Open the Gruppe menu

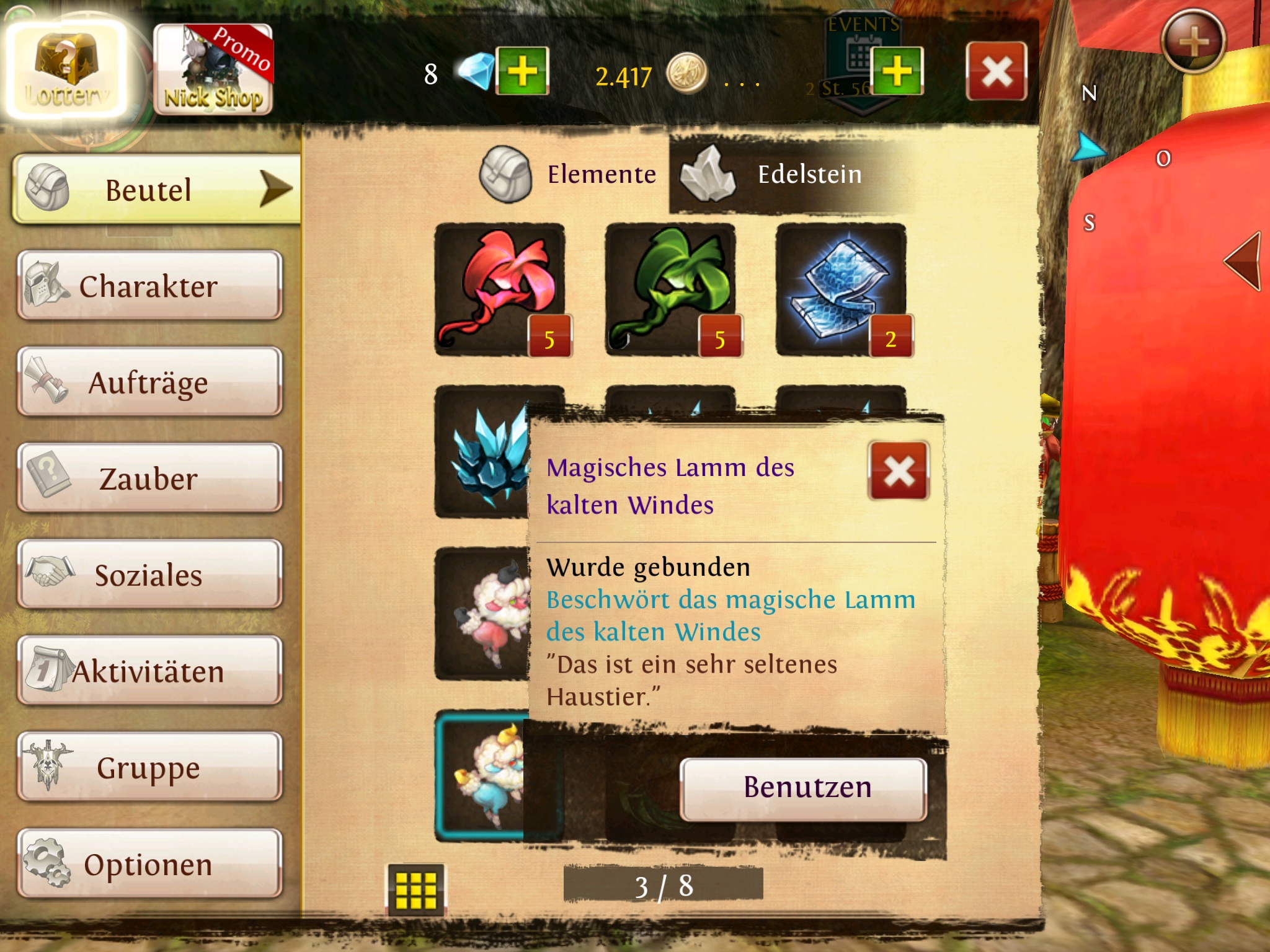[x=149, y=767]
